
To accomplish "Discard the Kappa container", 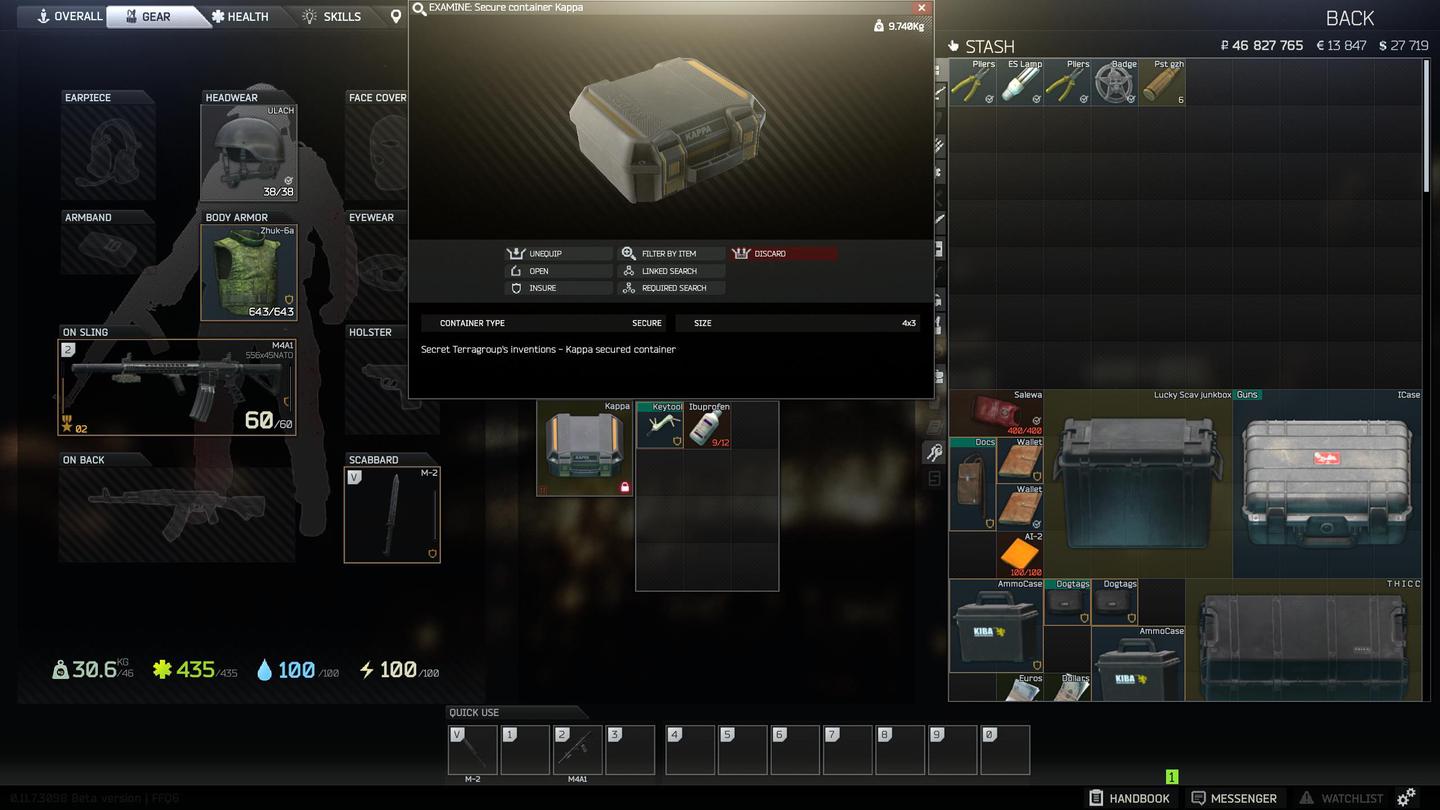I will tap(783, 254).
